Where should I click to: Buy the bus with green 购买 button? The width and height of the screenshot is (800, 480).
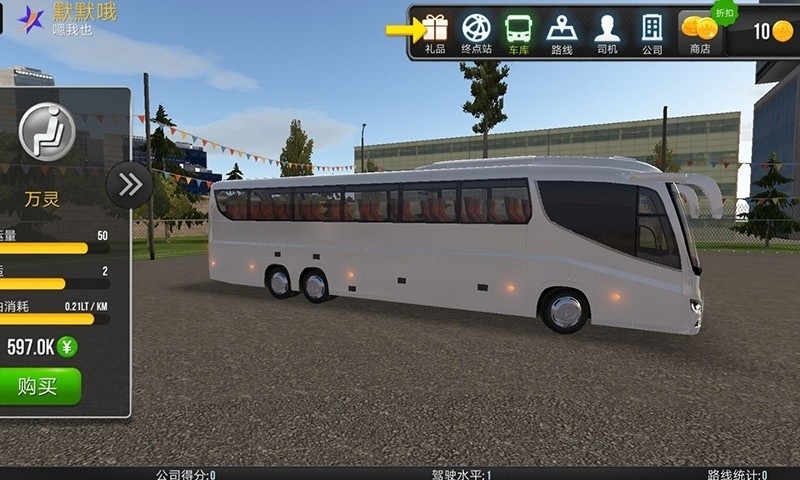click(40, 386)
